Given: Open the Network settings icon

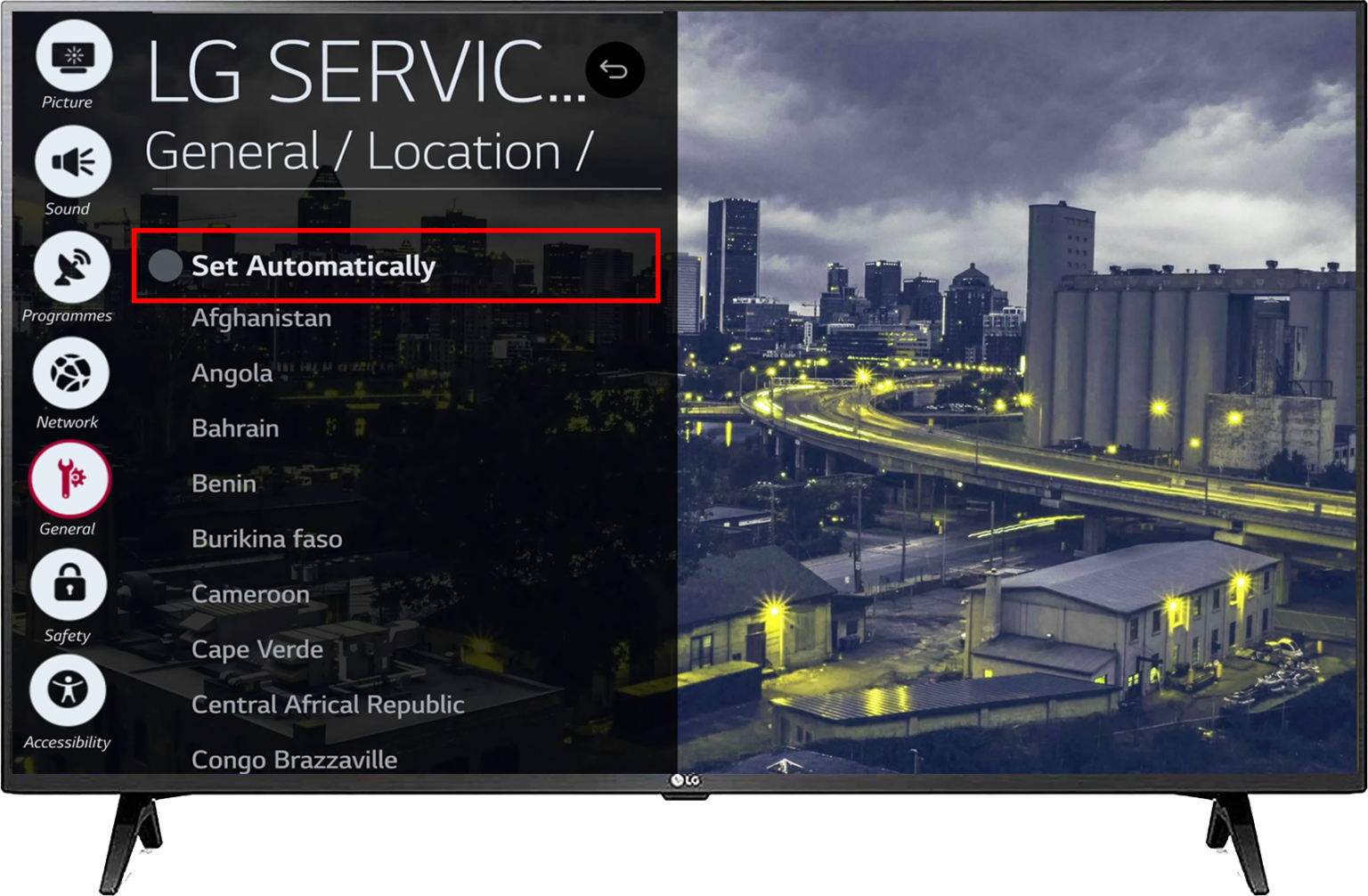Looking at the screenshot, I should point(69,373).
